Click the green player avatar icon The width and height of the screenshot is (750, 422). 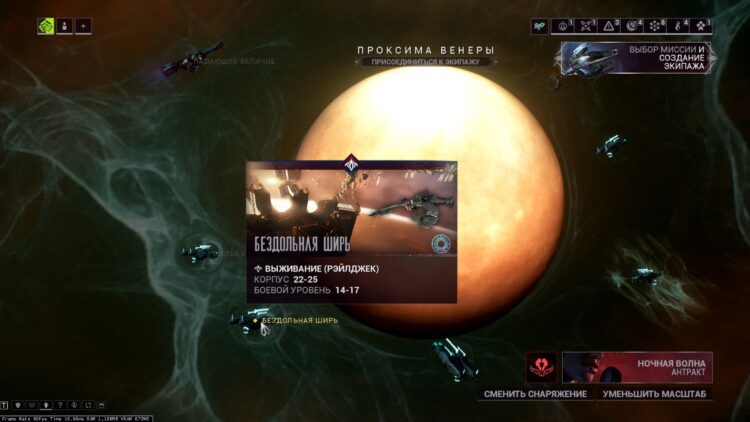coord(46,26)
